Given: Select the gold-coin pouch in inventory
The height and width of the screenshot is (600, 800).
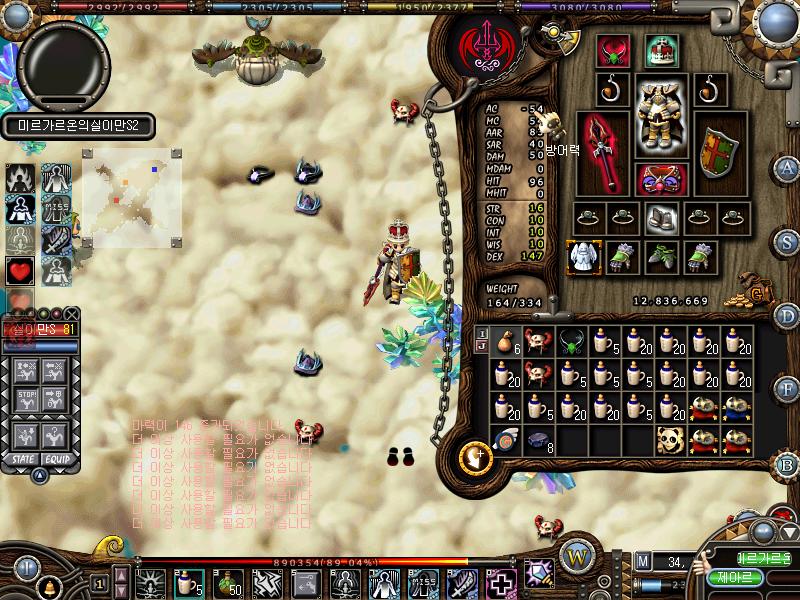Looking at the screenshot, I should pyautogui.click(x=509, y=341).
